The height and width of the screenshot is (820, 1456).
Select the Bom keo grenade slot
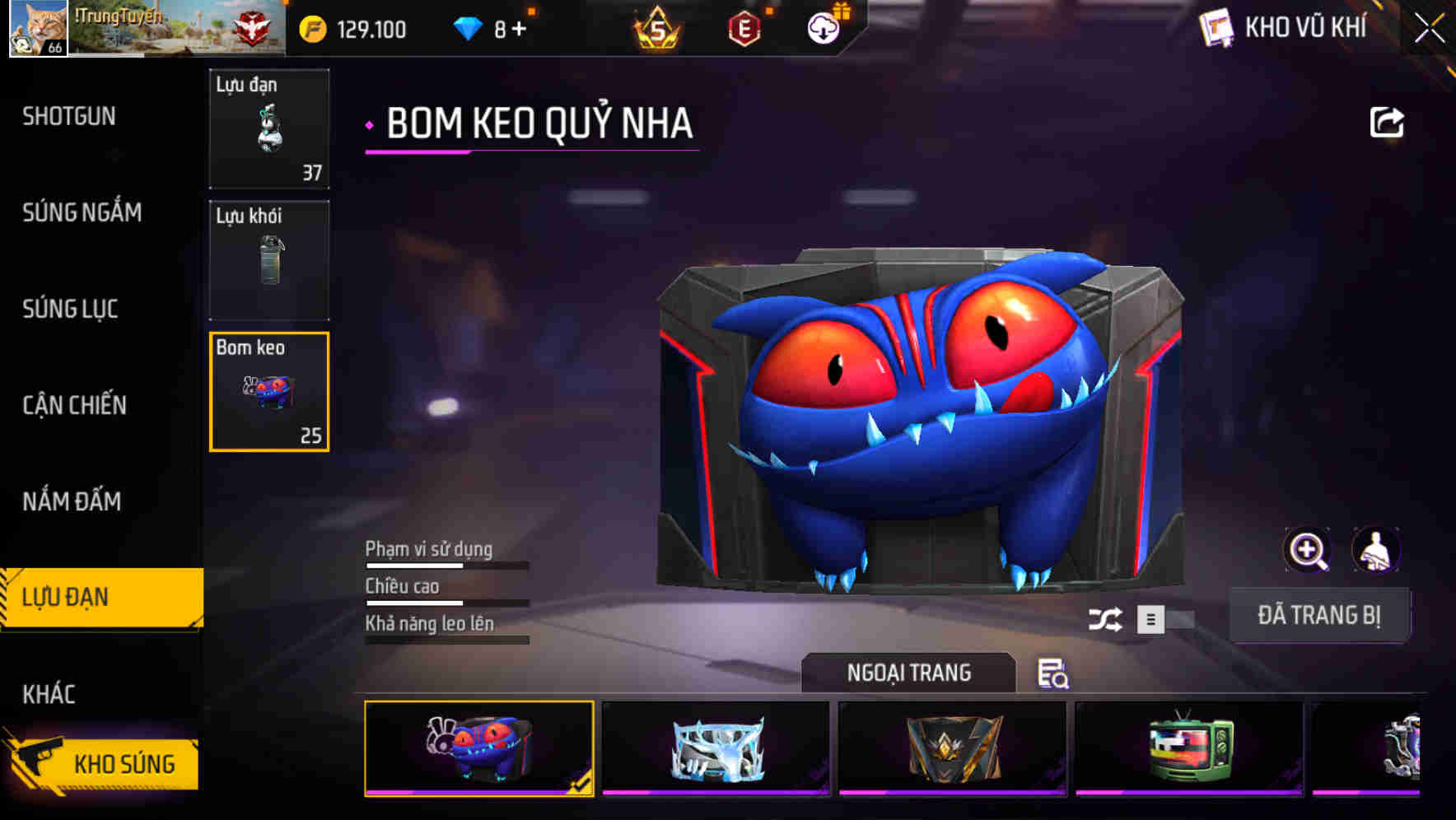click(268, 393)
